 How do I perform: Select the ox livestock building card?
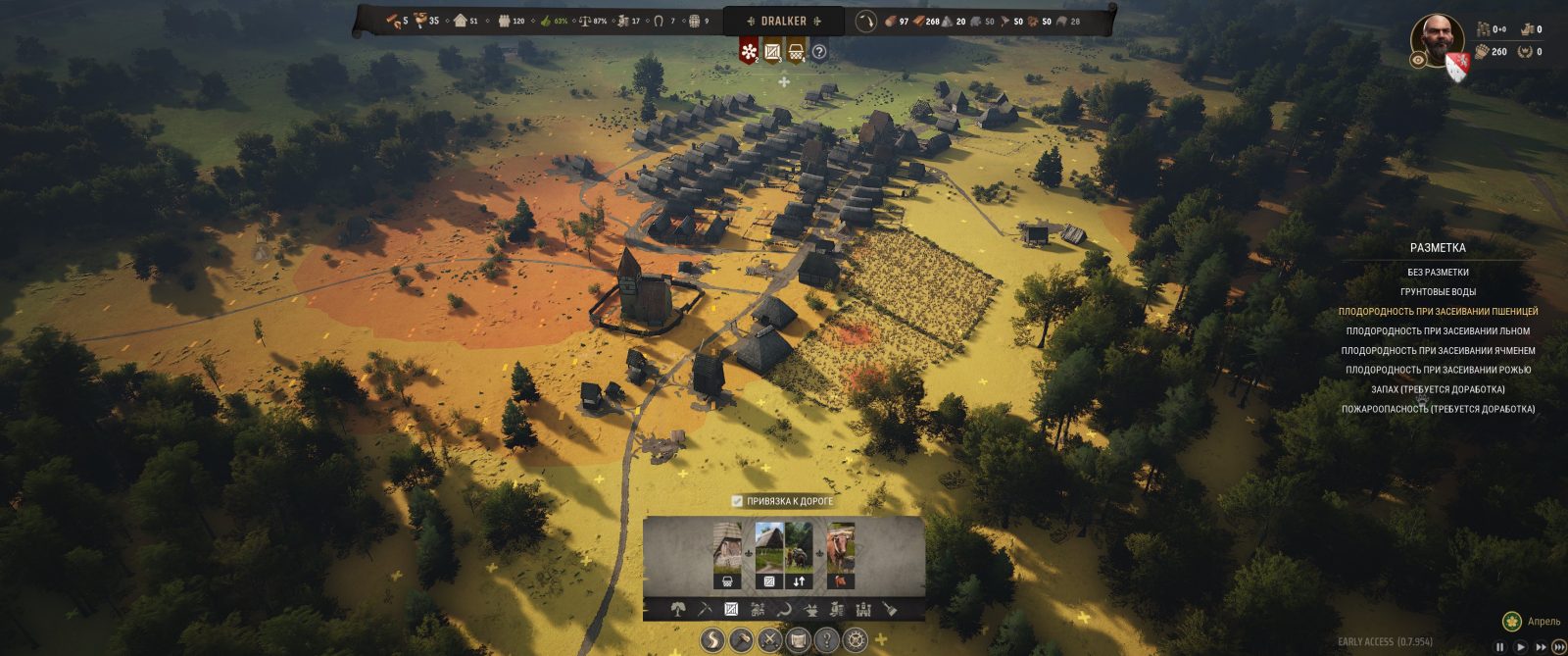[841, 555]
